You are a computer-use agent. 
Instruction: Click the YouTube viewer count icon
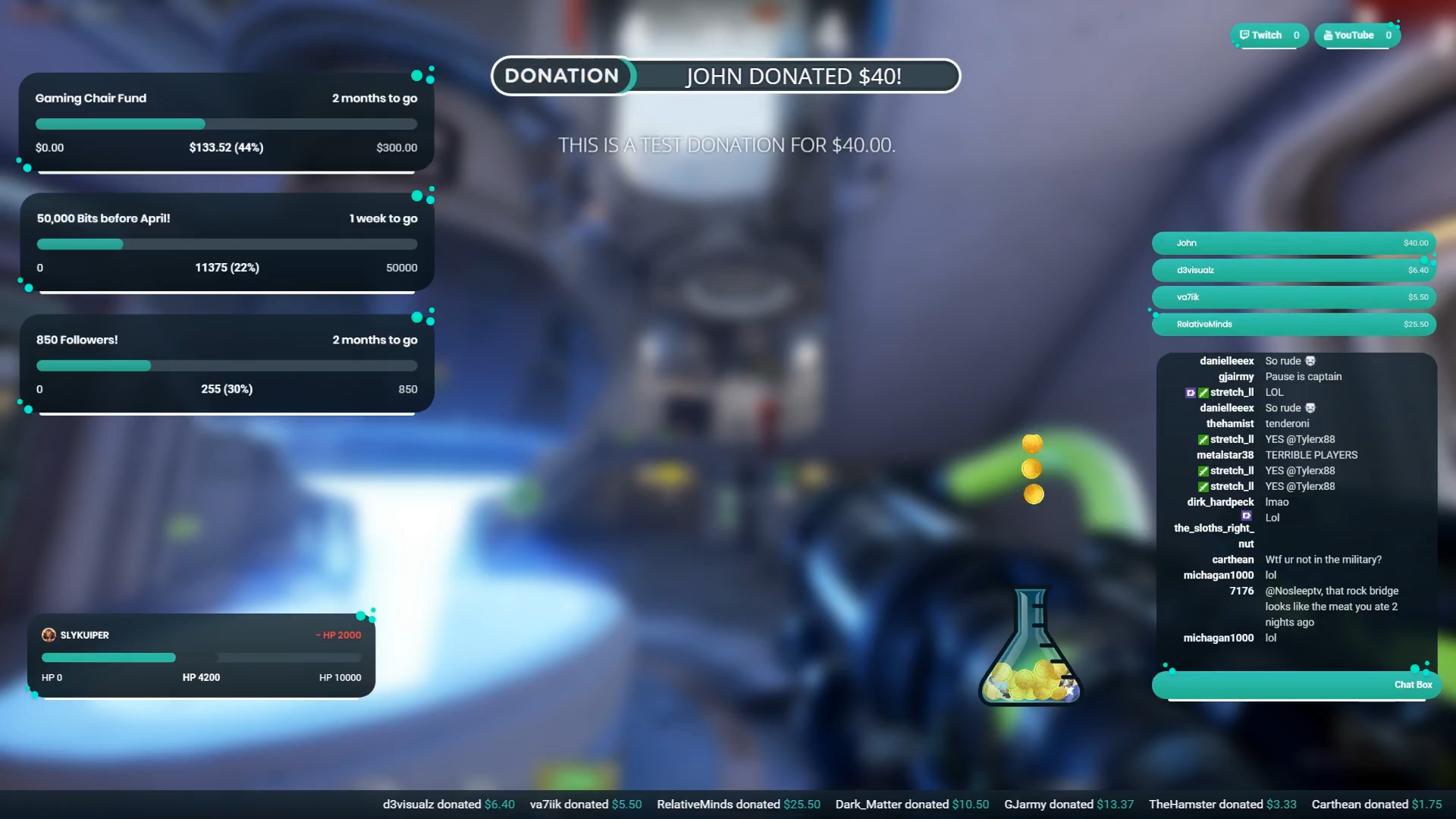(x=1327, y=35)
